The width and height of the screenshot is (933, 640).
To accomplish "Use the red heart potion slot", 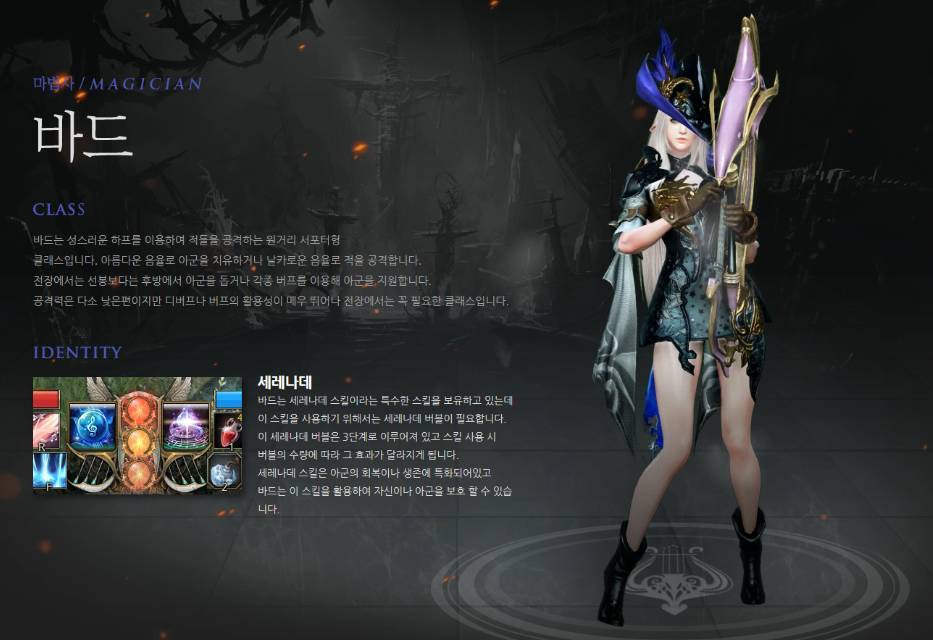I will click(x=227, y=431).
